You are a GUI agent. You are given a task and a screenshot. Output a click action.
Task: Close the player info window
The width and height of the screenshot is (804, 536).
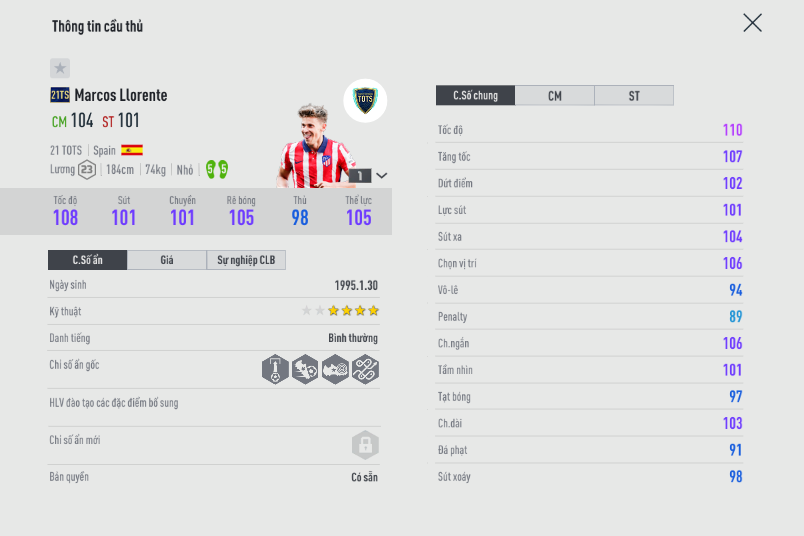(x=752, y=23)
